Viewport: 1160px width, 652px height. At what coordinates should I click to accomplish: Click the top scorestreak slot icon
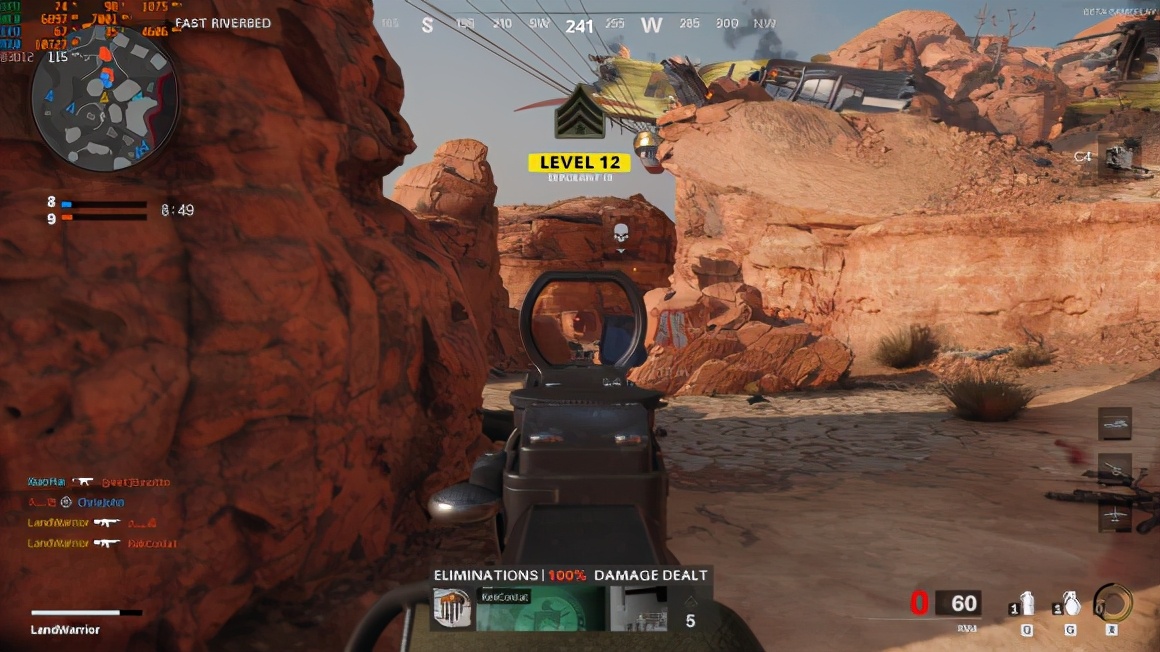[x=1115, y=423]
